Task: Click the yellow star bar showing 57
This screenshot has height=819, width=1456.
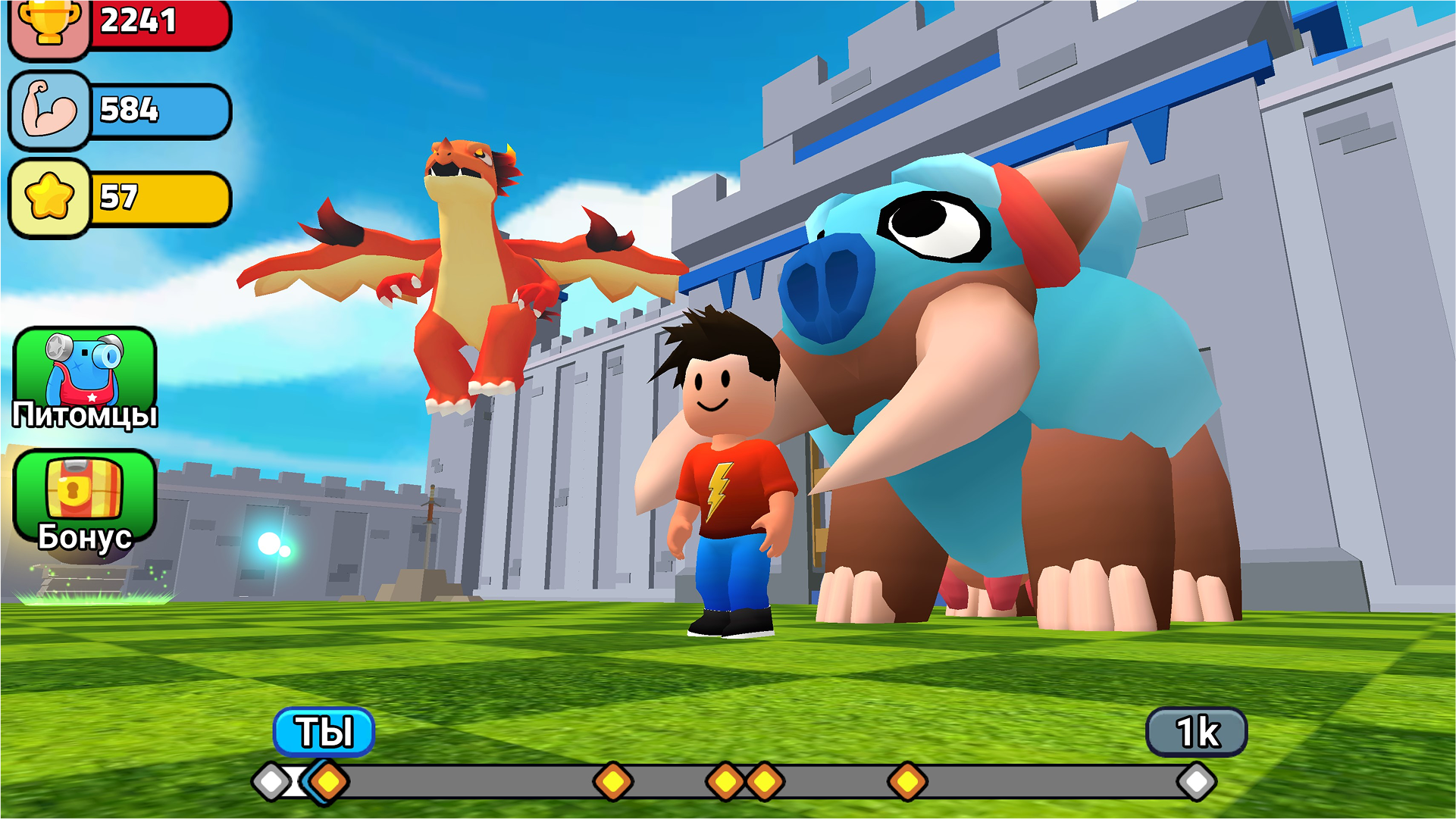Action: (159, 199)
